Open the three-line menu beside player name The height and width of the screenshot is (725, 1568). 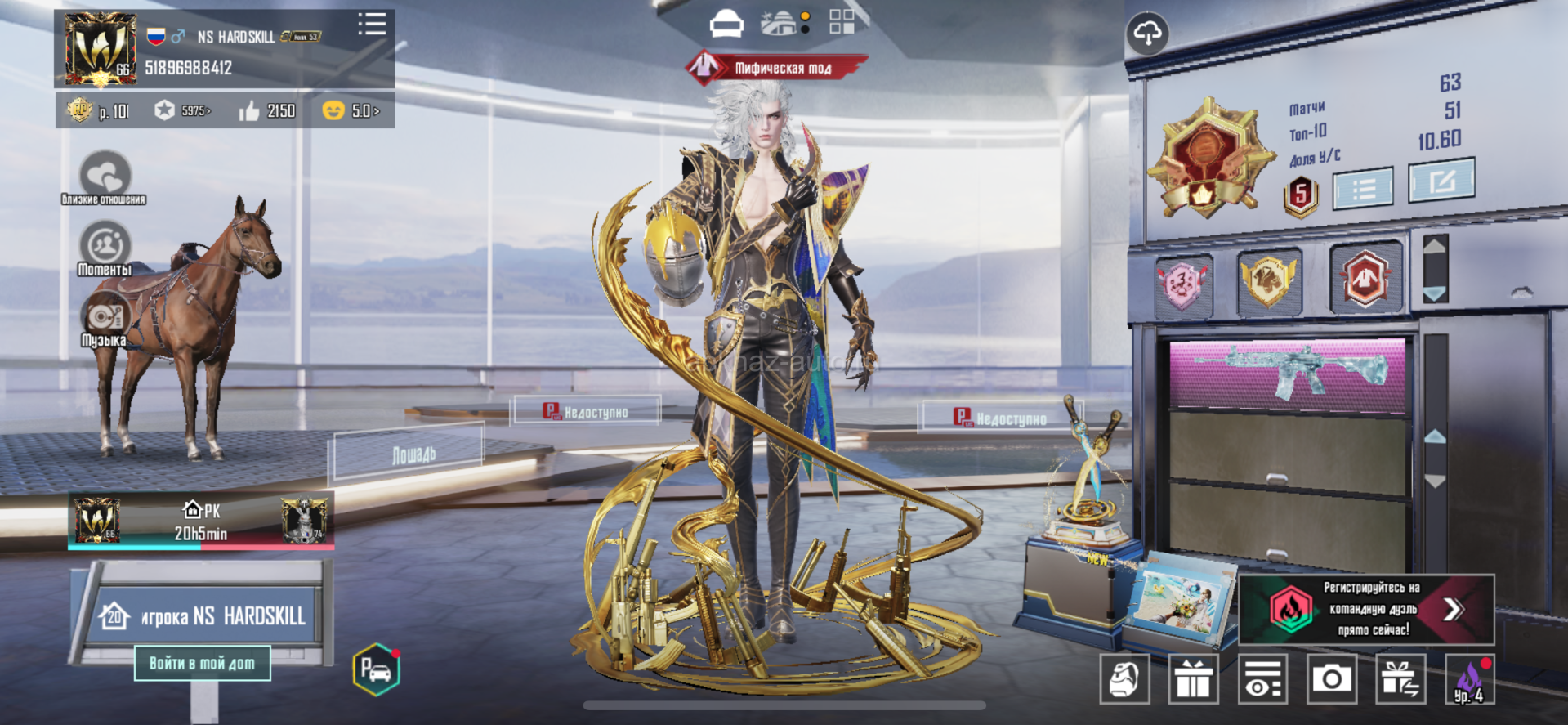coord(372,25)
